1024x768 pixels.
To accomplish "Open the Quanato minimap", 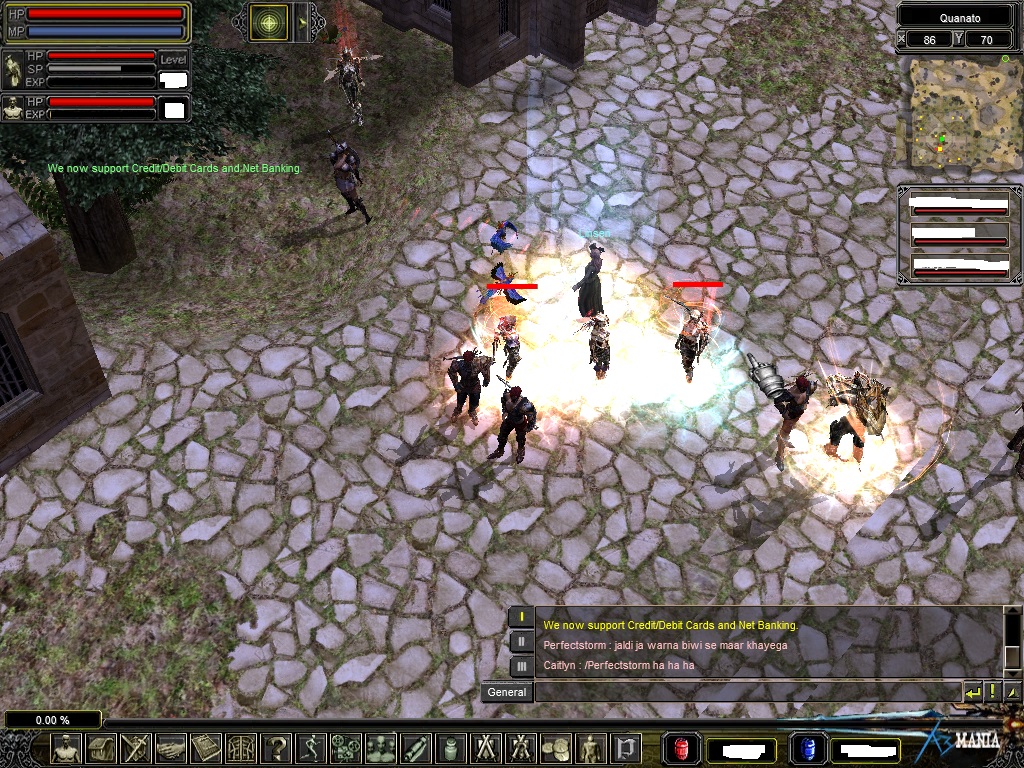I will (955, 111).
